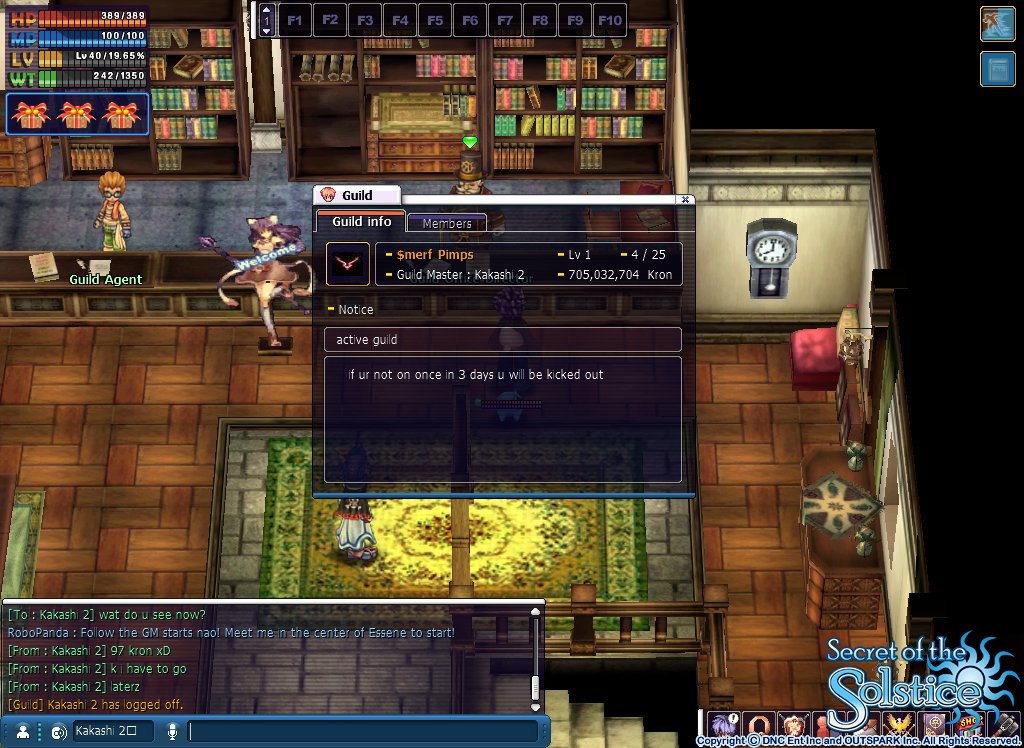Select the F10 hotkey slot
The image size is (1024, 748).
point(610,20)
